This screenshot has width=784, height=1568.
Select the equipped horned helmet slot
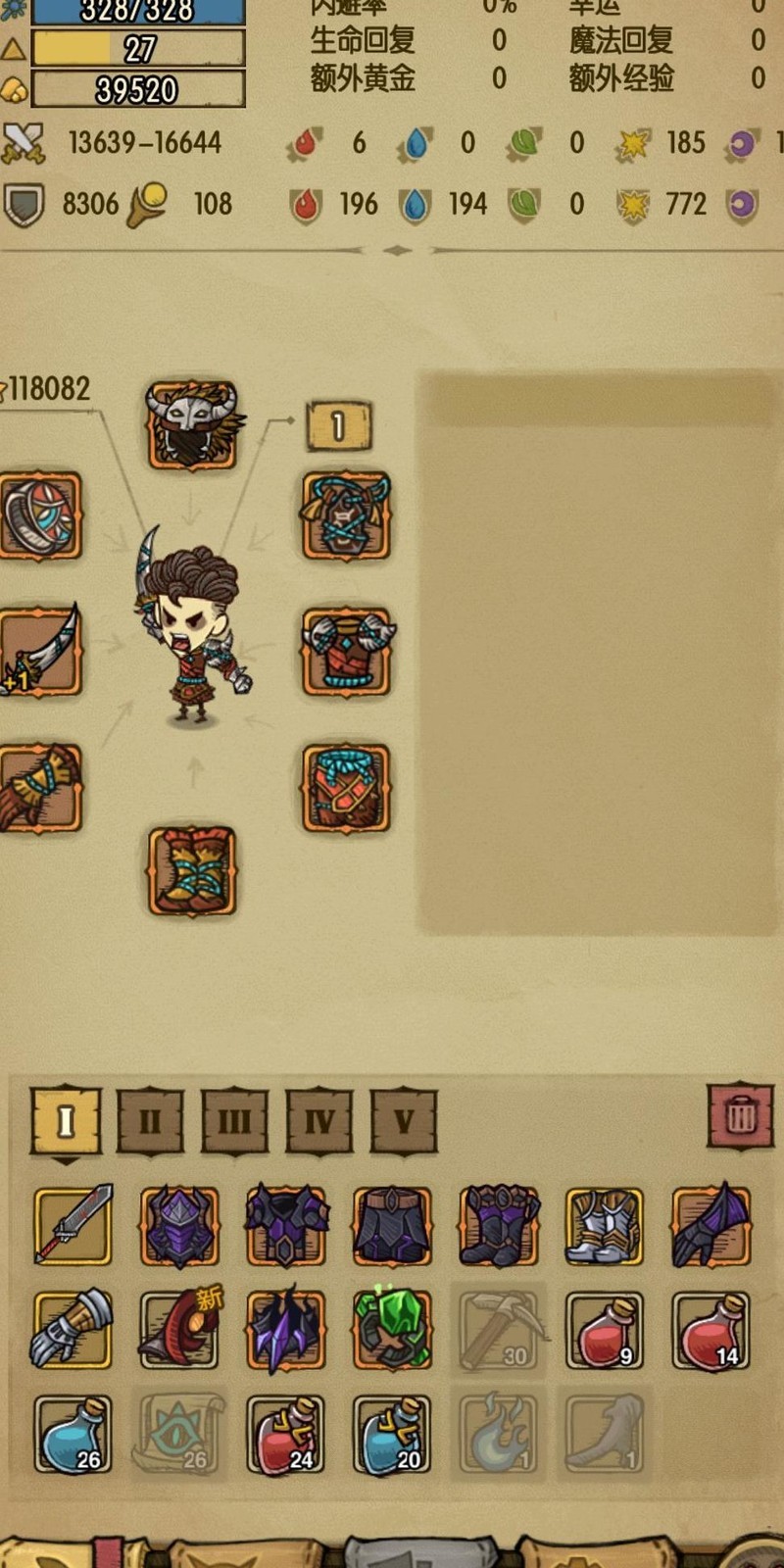192,424
